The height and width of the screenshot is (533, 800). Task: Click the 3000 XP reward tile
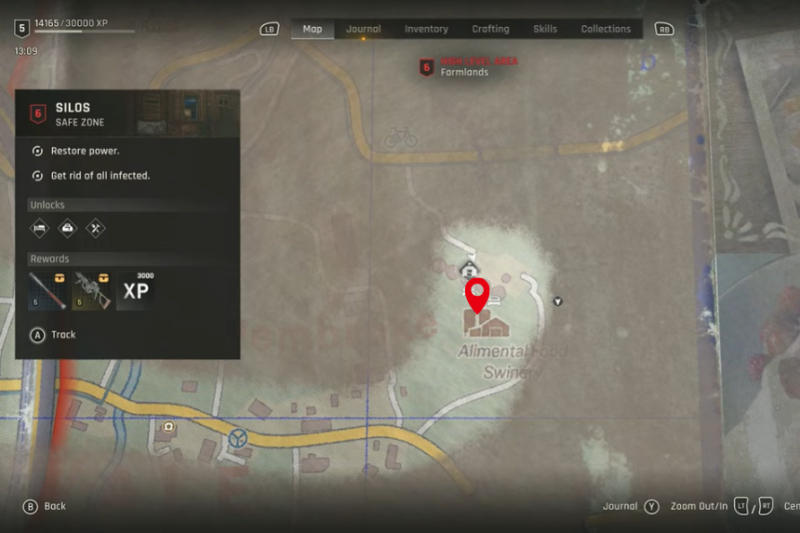point(136,290)
